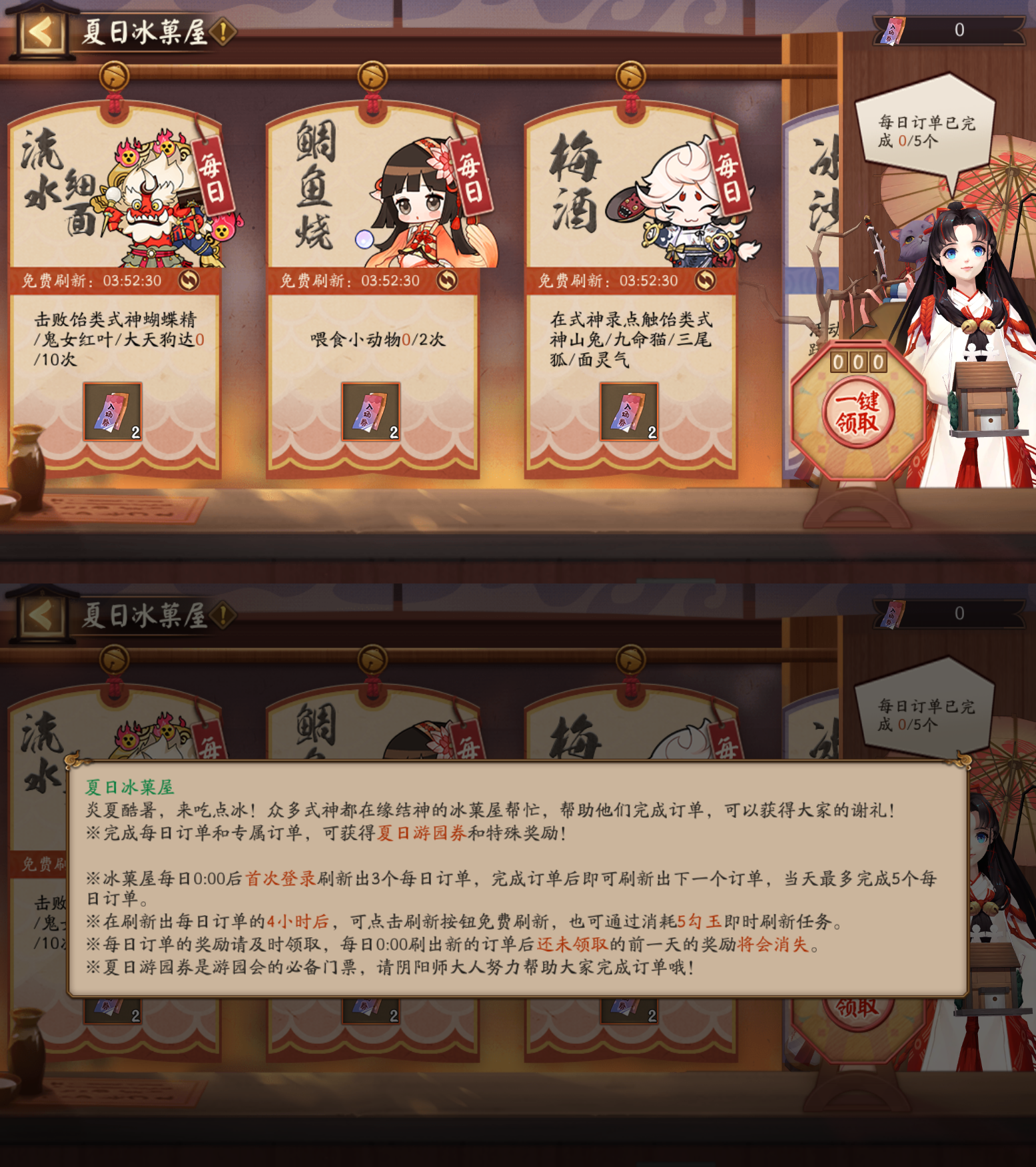Tap the refresh icon on 梅酒 order
Screen dimensions: 1036x1167
coord(706,280)
